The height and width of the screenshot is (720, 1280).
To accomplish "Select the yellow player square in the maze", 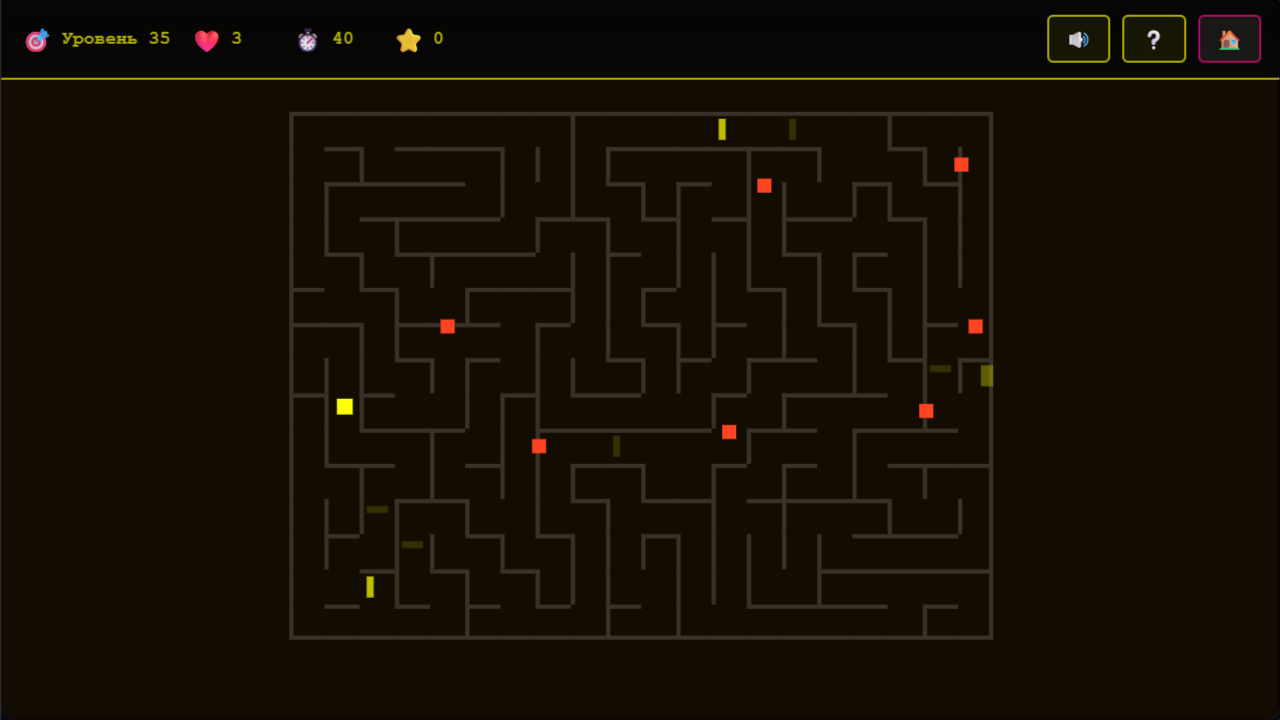I will click(x=345, y=406).
